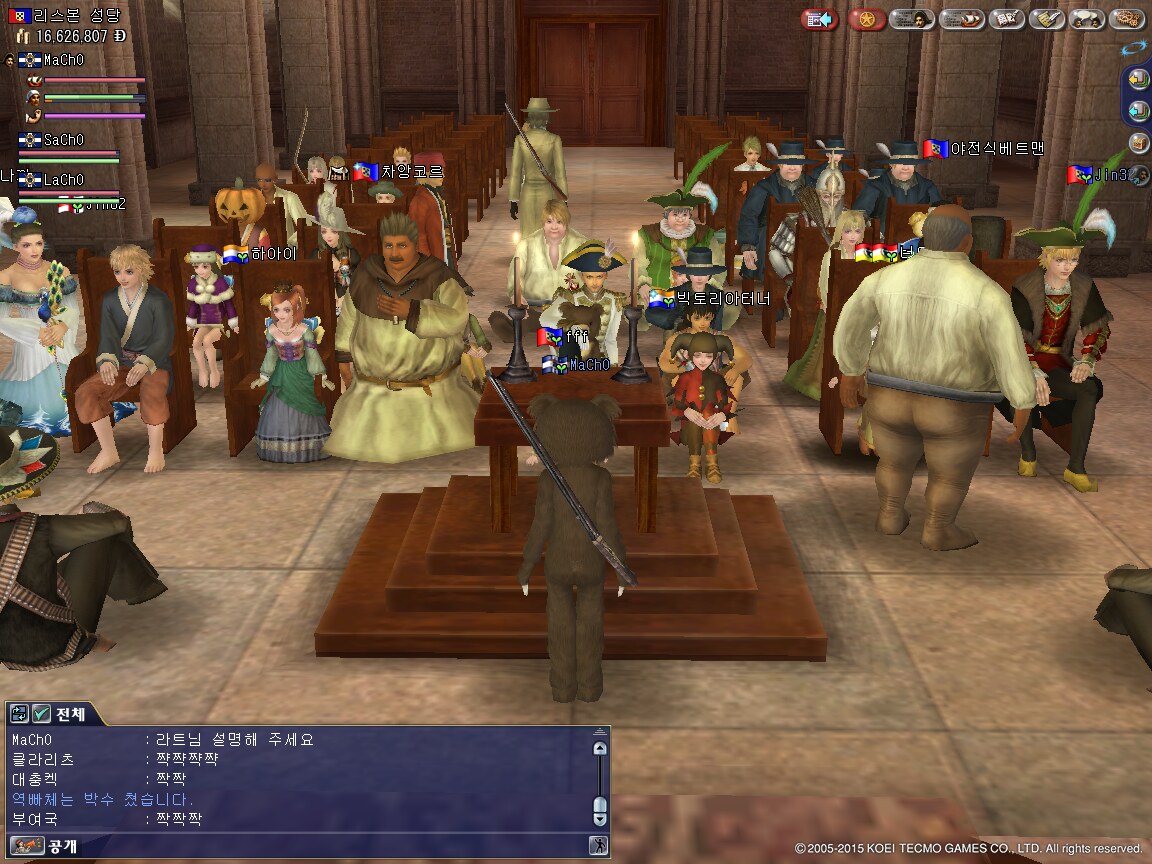This screenshot has width=1152, height=864.
Task: Select the 공개 chat channel megaphone button
Action: pos(28,846)
